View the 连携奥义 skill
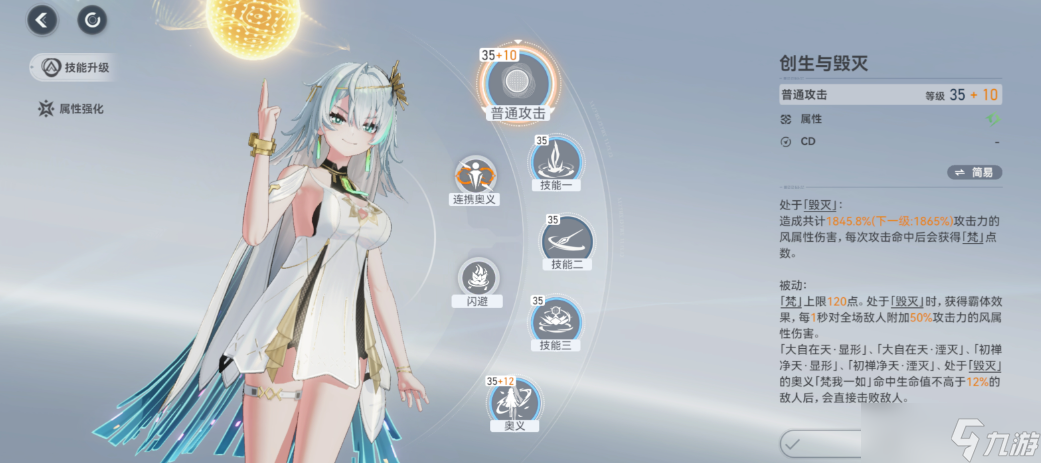Image resolution: width=1041 pixels, height=463 pixels. pyautogui.click(x=475, y=176)
